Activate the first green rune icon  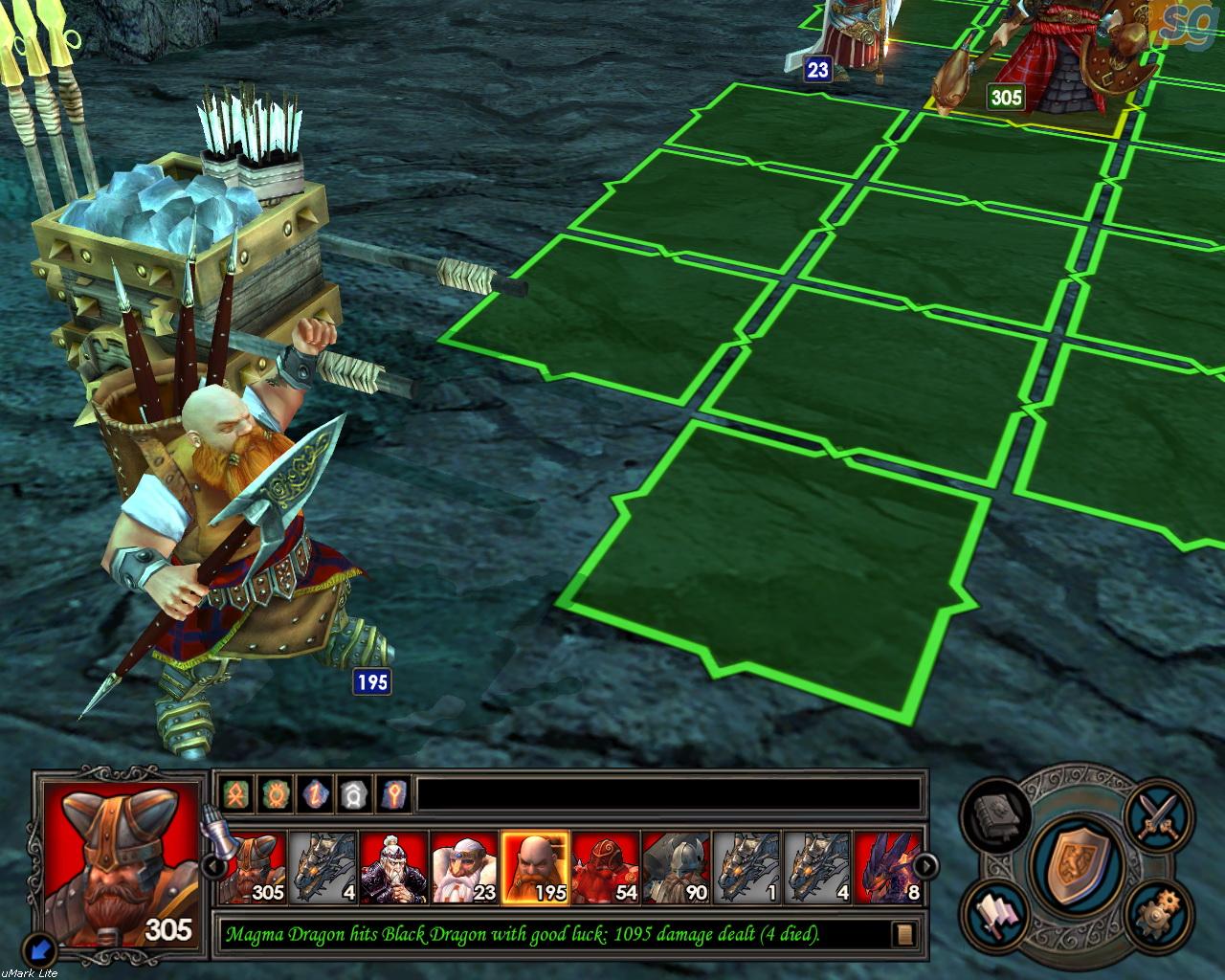pyautogui.click(x=235, y=793)
